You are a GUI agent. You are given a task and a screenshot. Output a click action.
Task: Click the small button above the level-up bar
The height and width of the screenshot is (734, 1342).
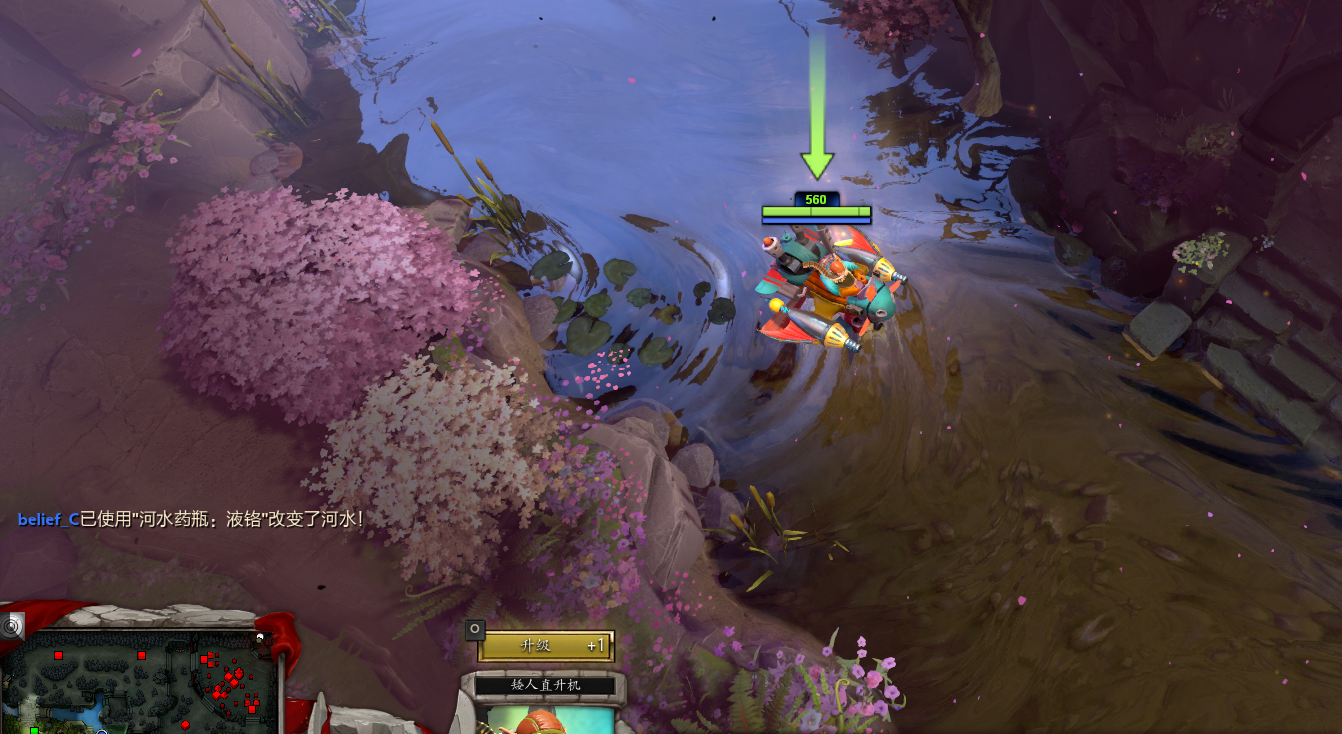(475, 629)
